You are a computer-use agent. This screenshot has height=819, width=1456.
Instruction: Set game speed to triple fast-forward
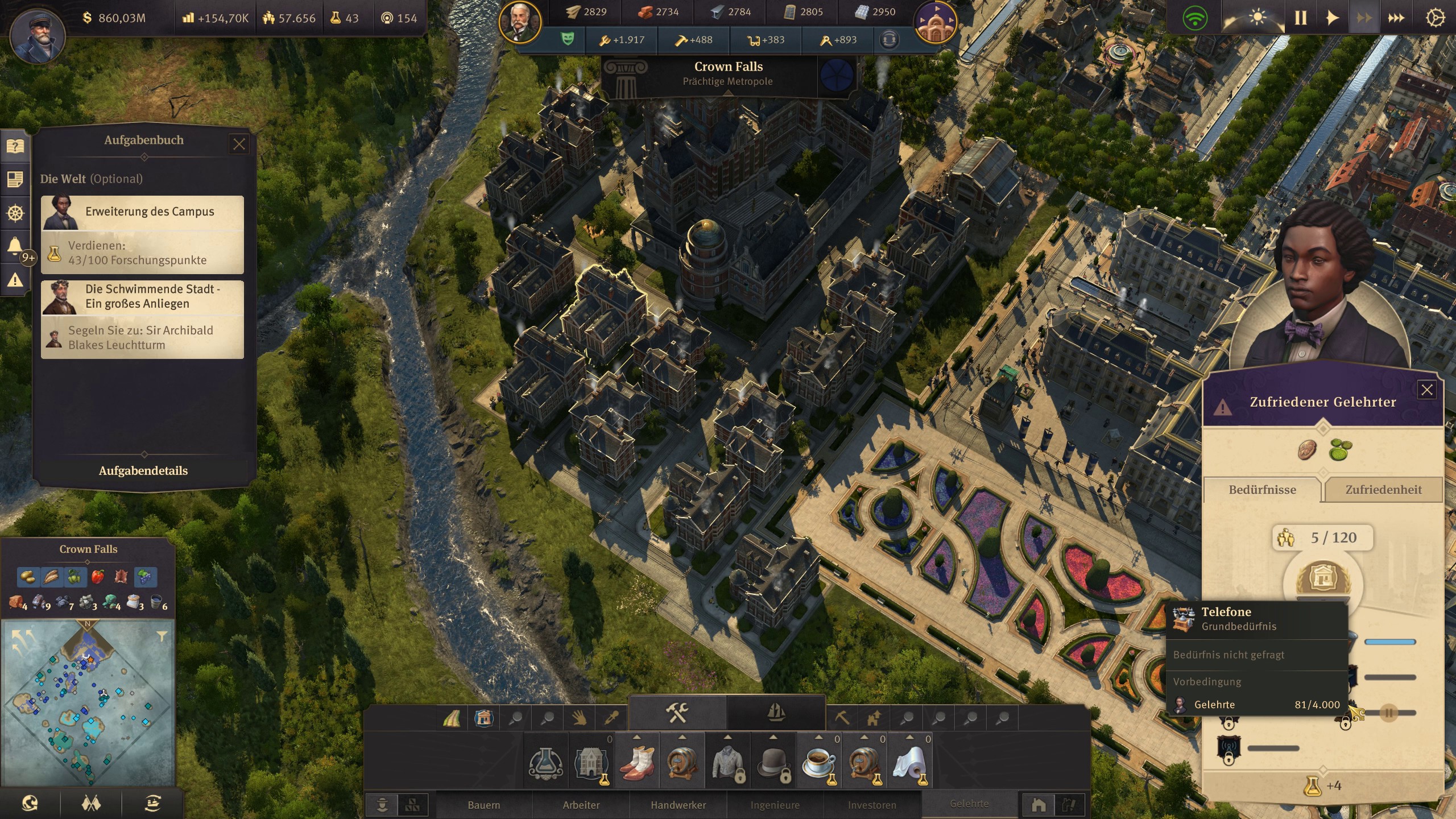(1396, 18)
